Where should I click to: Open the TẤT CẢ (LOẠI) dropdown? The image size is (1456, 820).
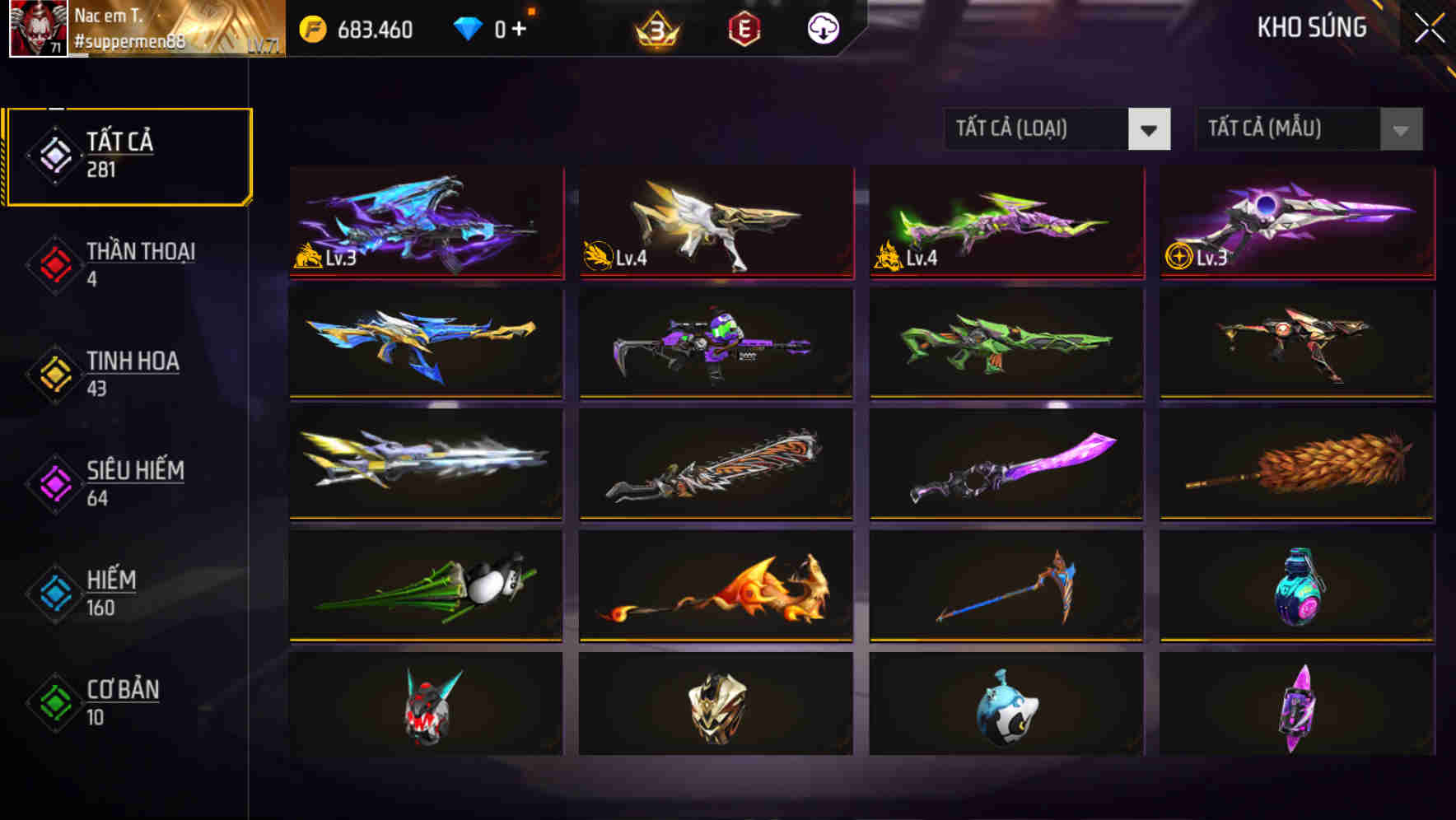(1038, 129)
